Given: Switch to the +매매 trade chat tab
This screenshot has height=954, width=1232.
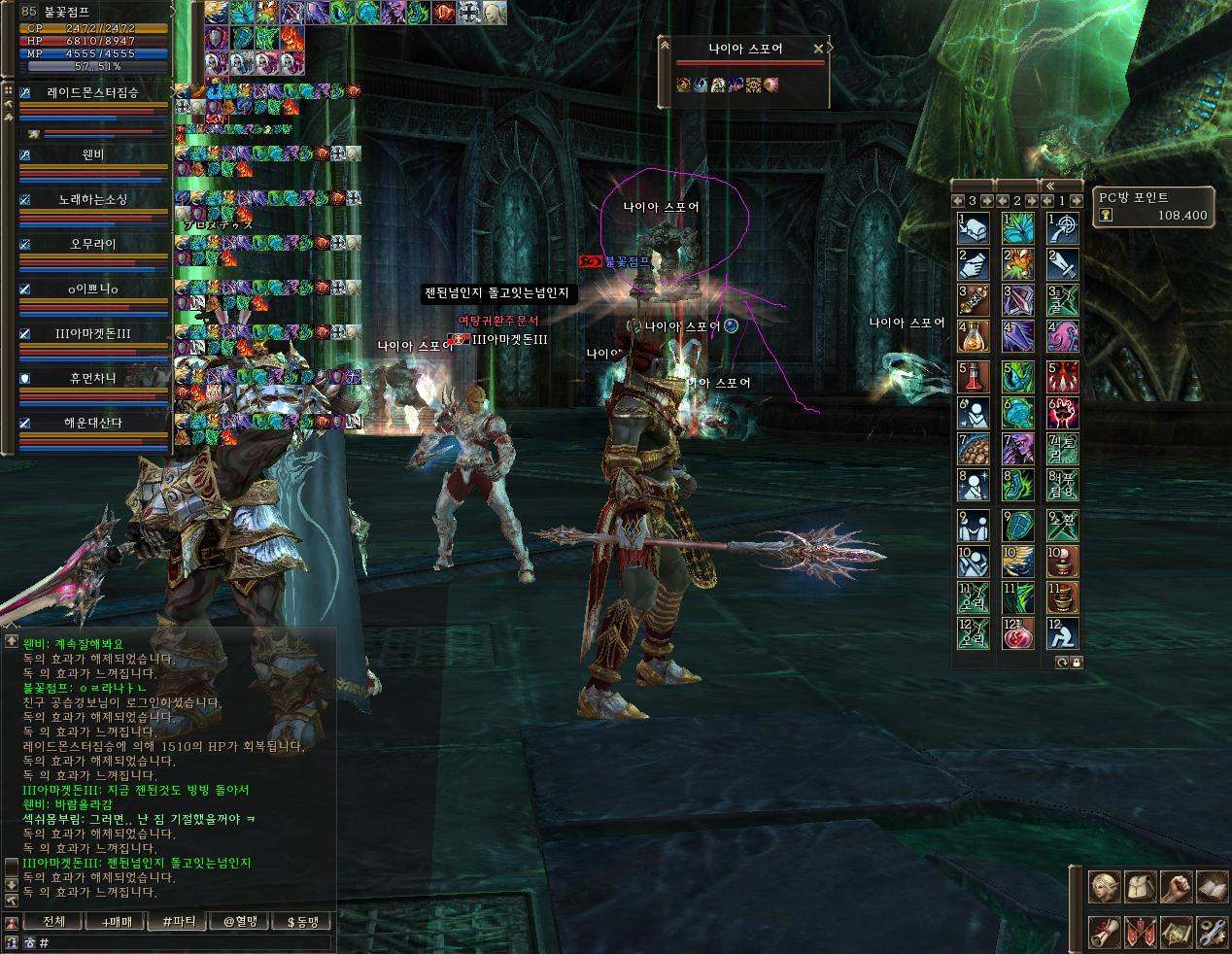Looking at the screenshot, I should point(116,921).
